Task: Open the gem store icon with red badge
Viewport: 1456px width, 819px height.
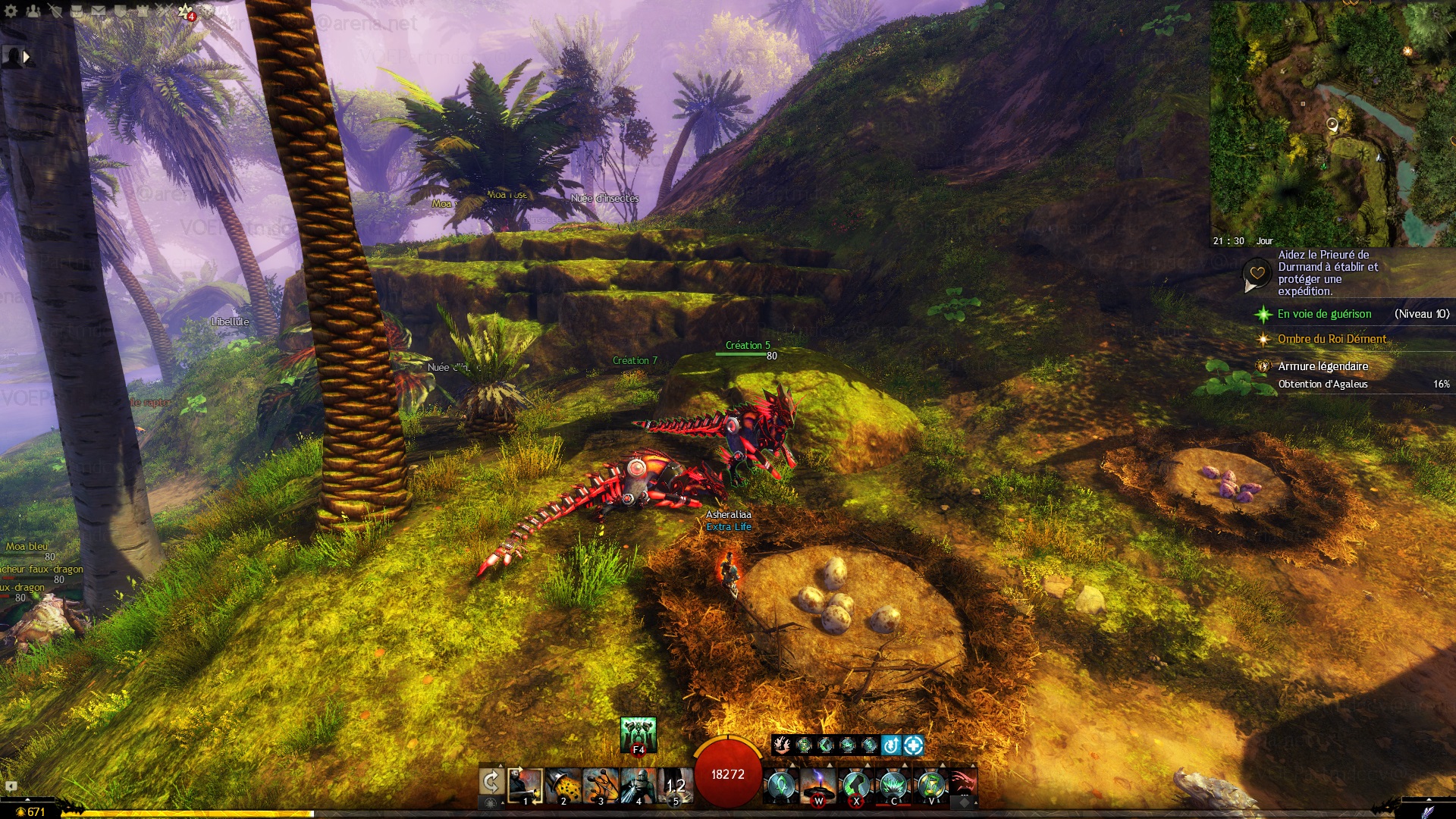Action: click(186, 11)
